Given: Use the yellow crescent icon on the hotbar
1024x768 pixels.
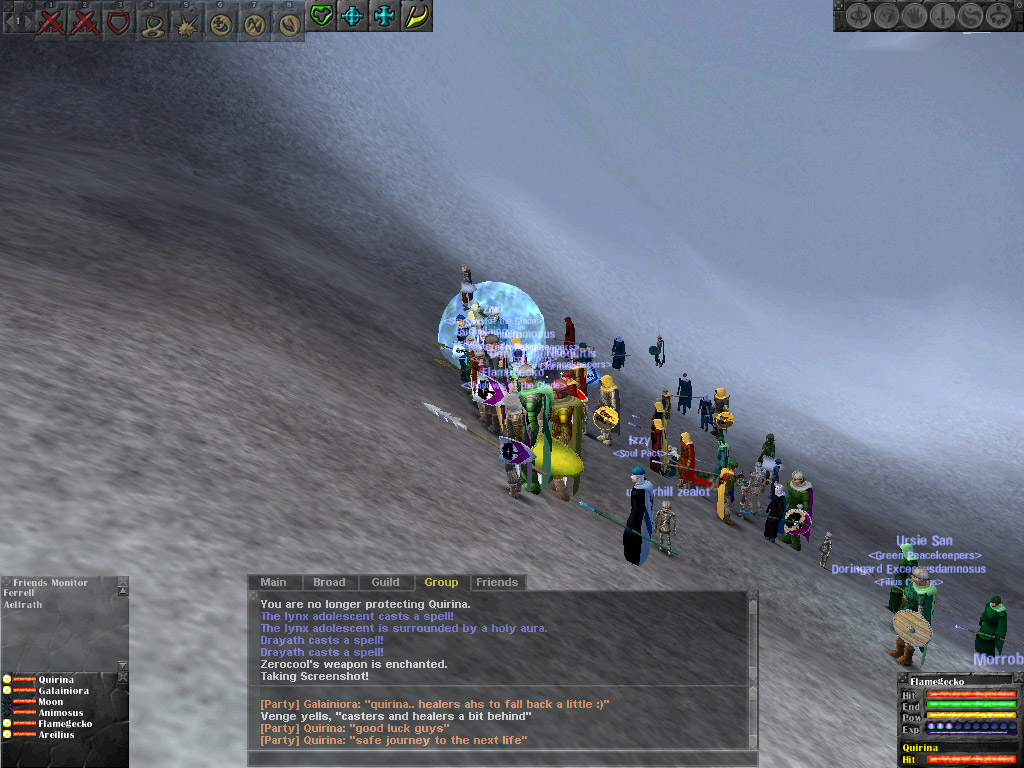Looking at the screenshot, I should click(416, 16).
